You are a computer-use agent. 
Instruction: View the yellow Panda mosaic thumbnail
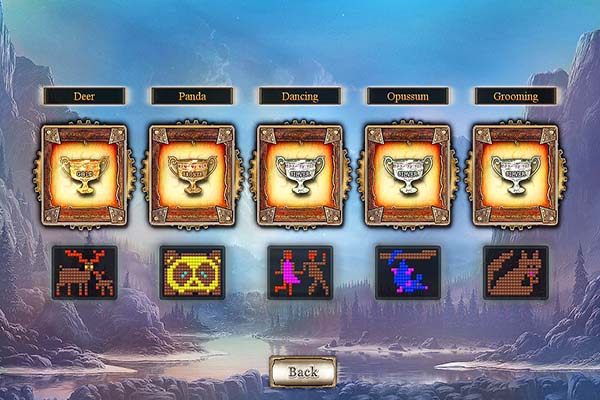(x=192, y=272)
